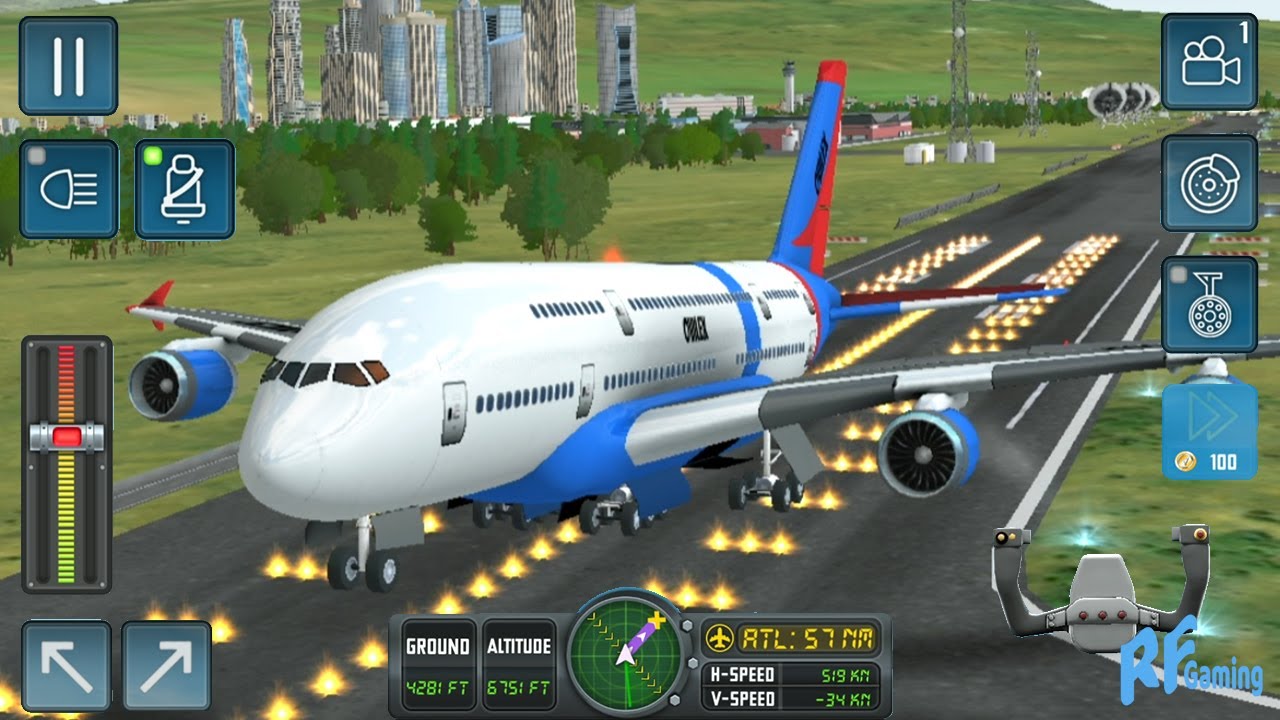This screenshot has height=720, width=1280.
Task: Pause the game
Action: click(68, 65)
